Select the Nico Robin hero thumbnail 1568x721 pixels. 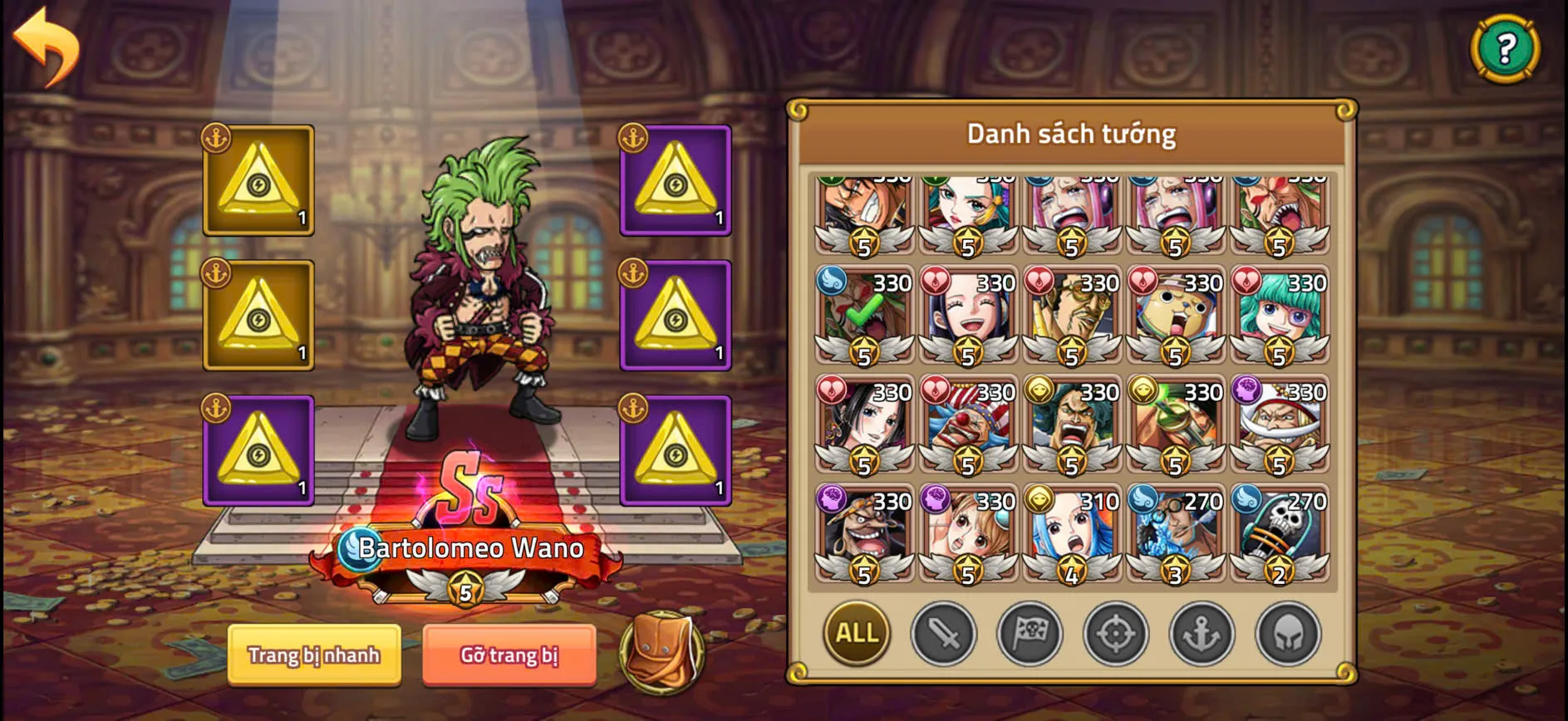(966, 316)
